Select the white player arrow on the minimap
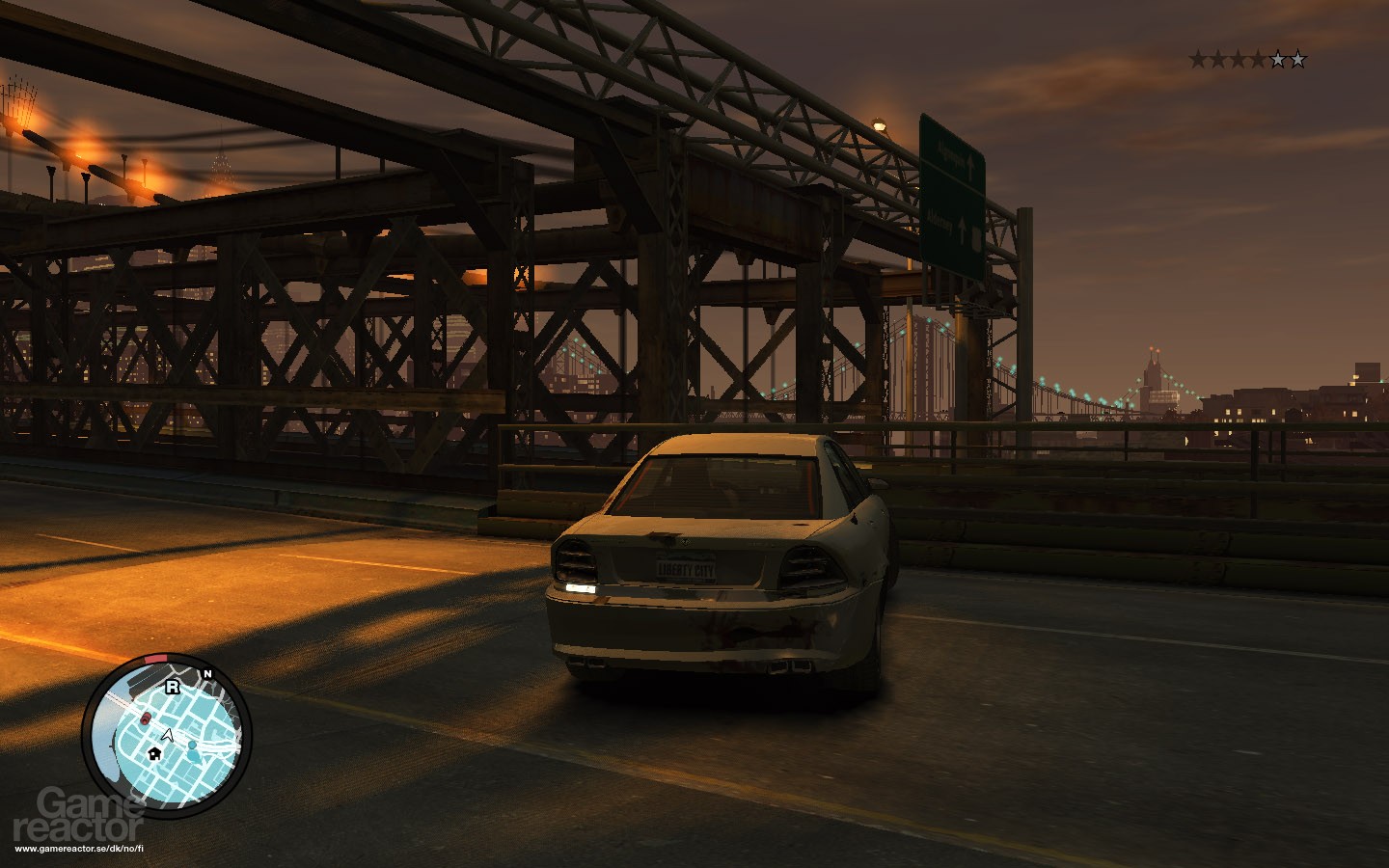Screen dimensions: 1389x868 (x=168, y=735)
